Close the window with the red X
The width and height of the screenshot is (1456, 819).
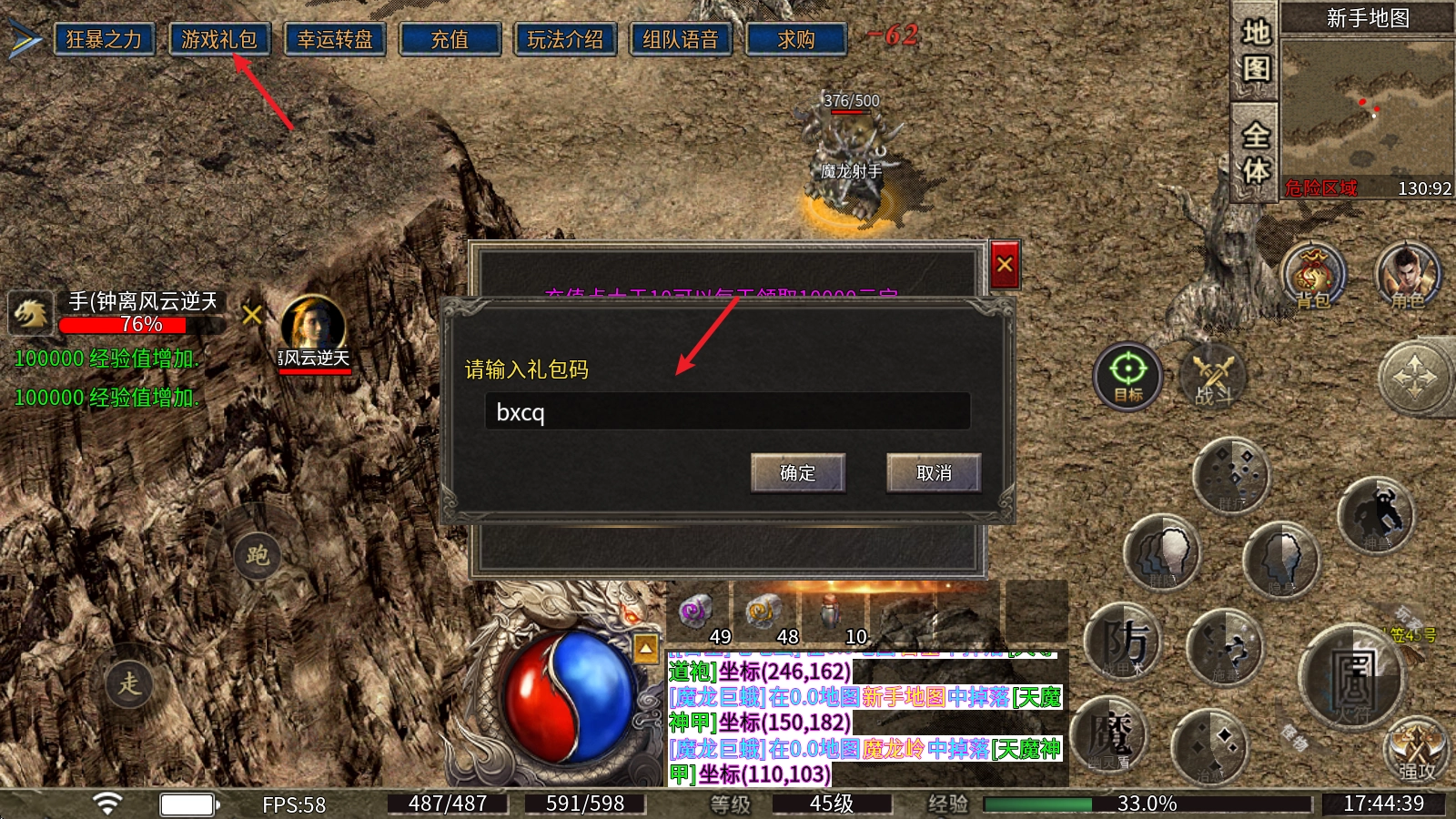tap(1005, 265)
